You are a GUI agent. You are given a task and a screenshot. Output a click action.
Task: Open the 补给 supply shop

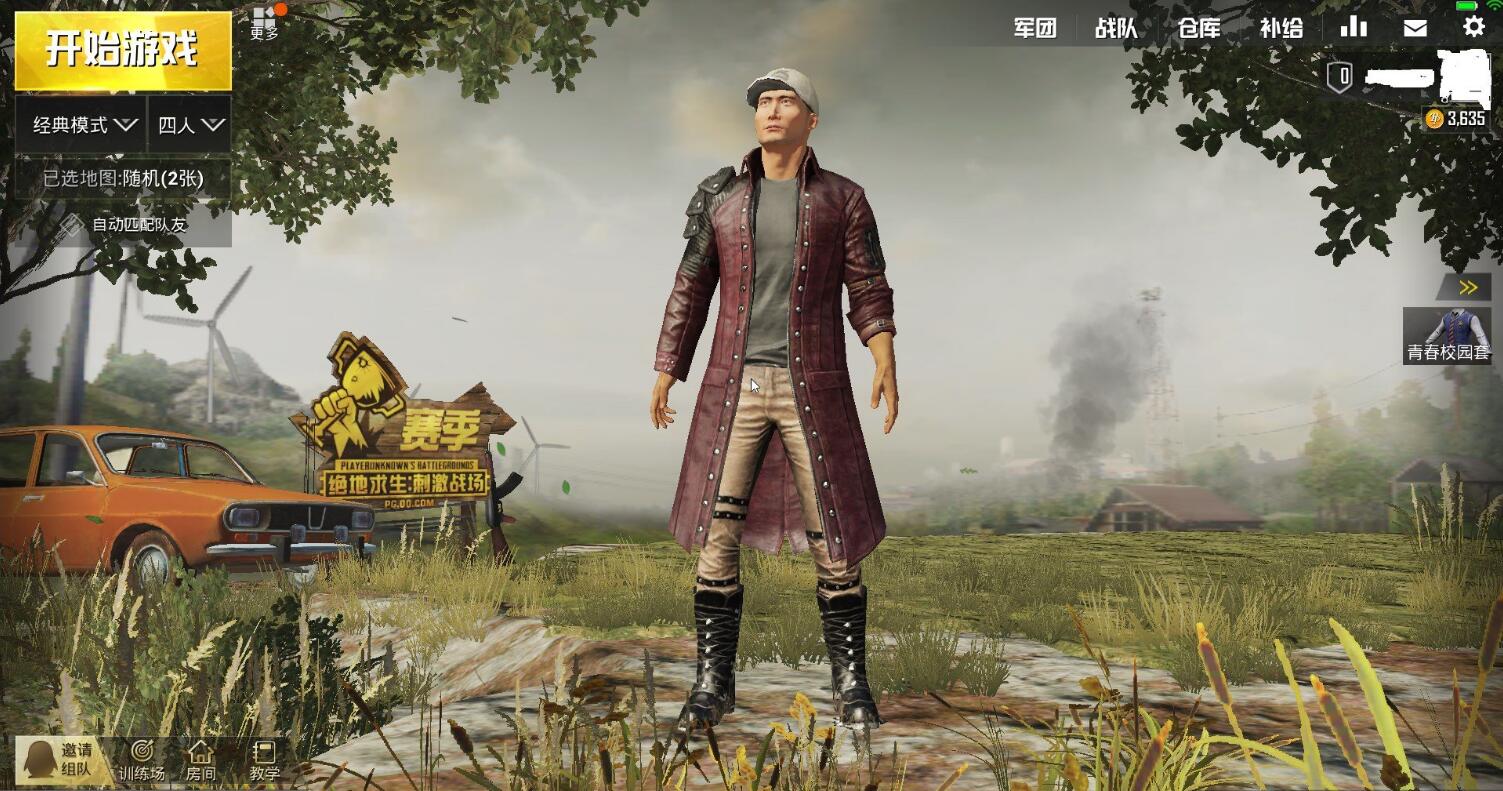(1281, 28)
